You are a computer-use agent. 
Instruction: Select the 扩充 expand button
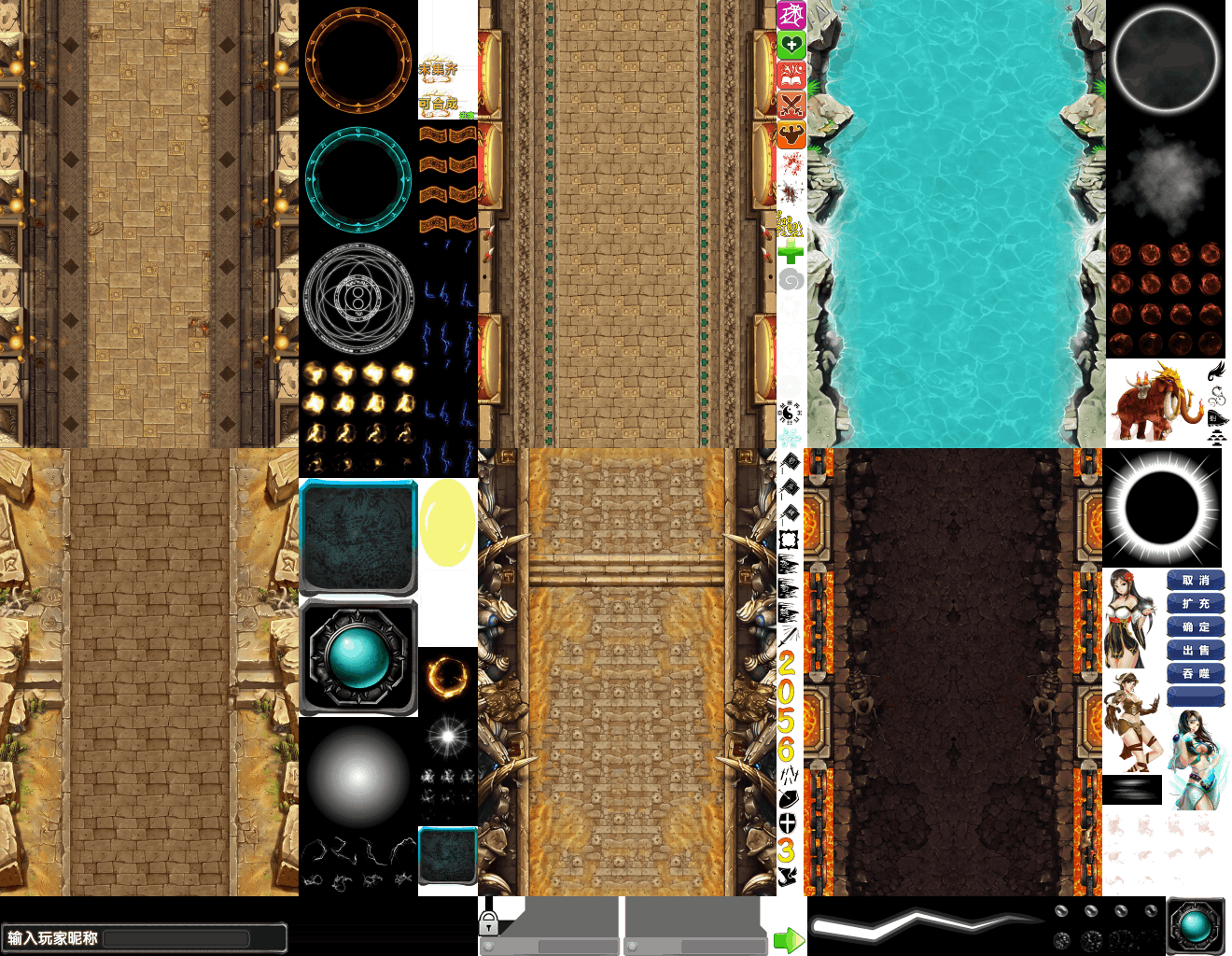pyautogui.click(x=1196, y=604)
